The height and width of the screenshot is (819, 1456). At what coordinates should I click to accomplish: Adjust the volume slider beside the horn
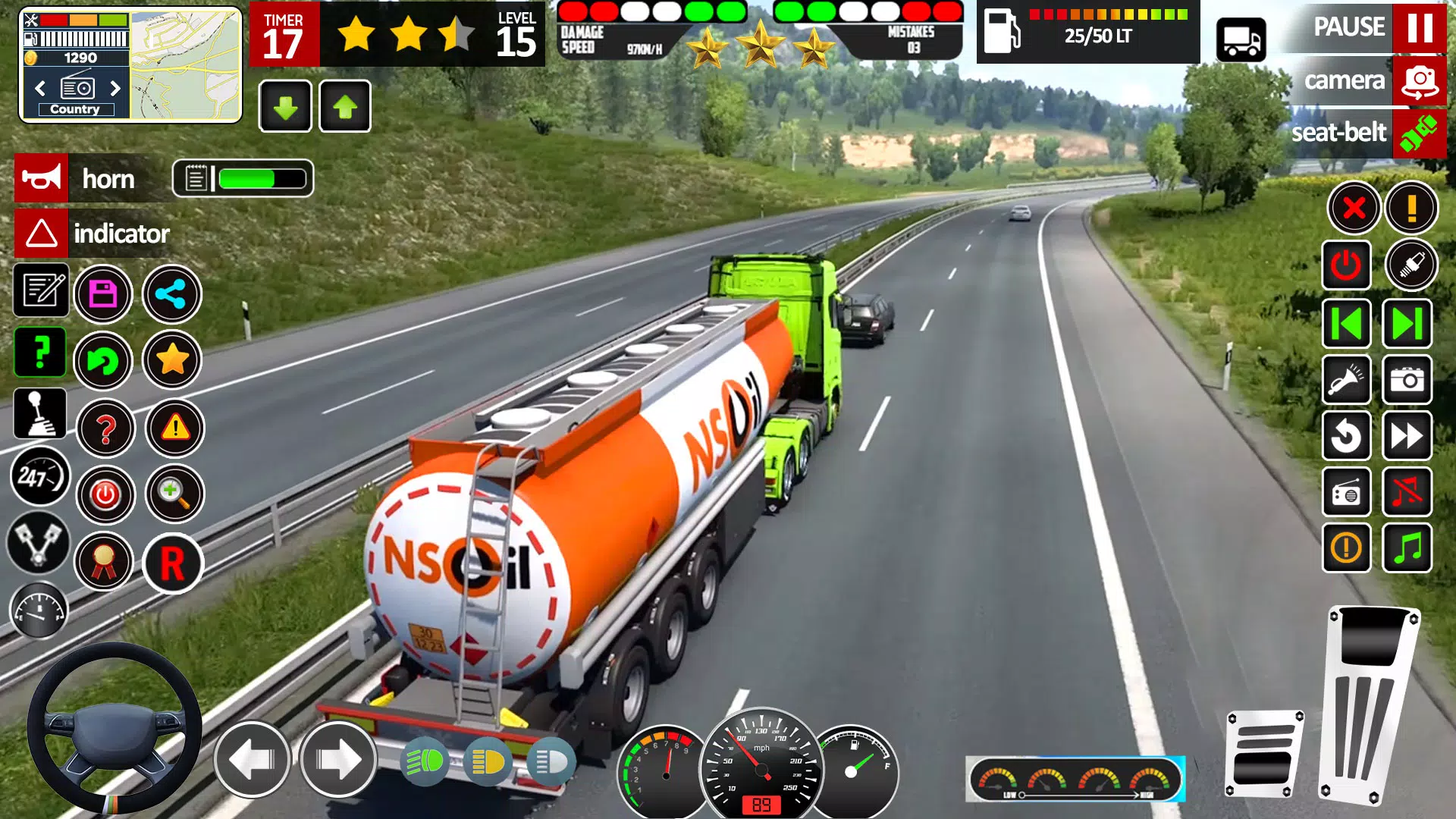click(x=243, y=177)
